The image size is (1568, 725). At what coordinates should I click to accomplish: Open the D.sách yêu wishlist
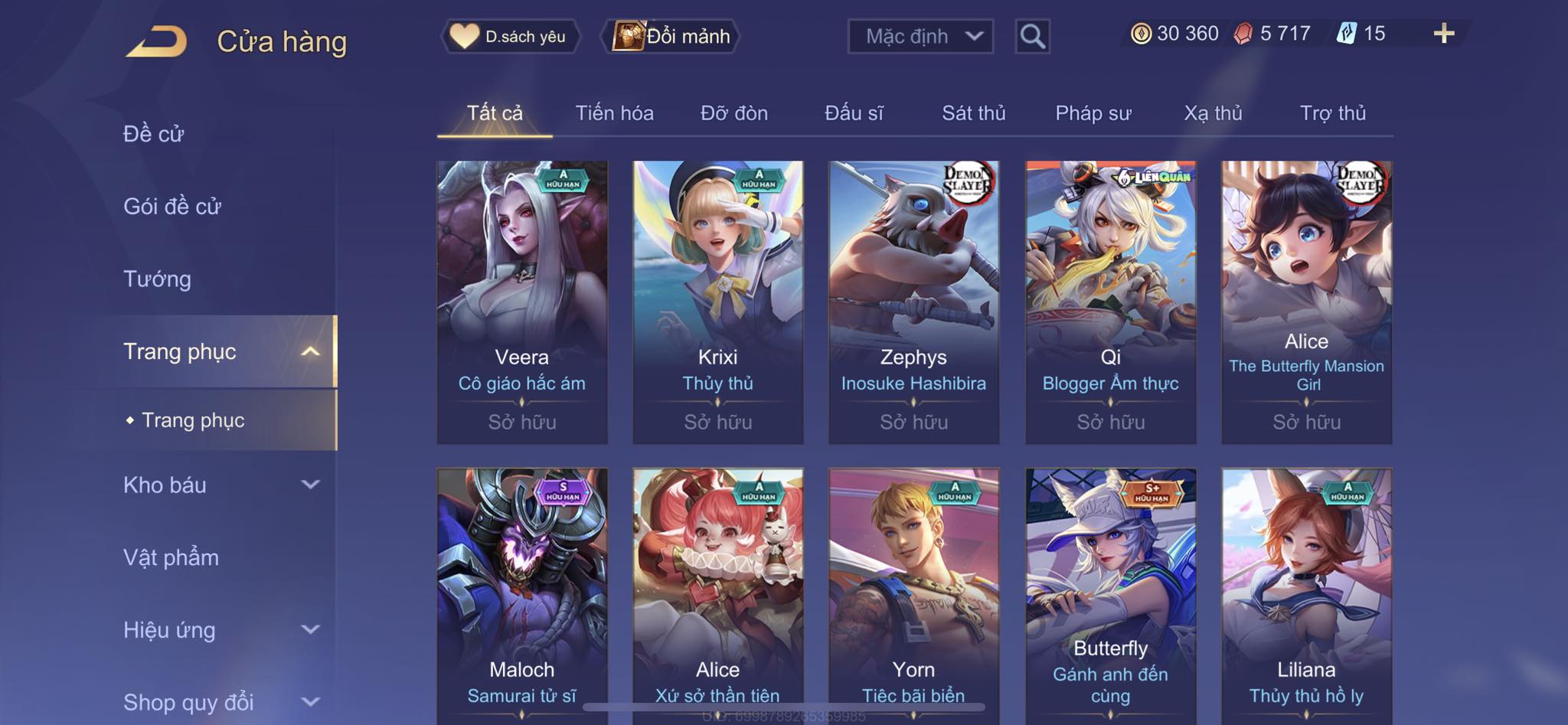(510, 36)
